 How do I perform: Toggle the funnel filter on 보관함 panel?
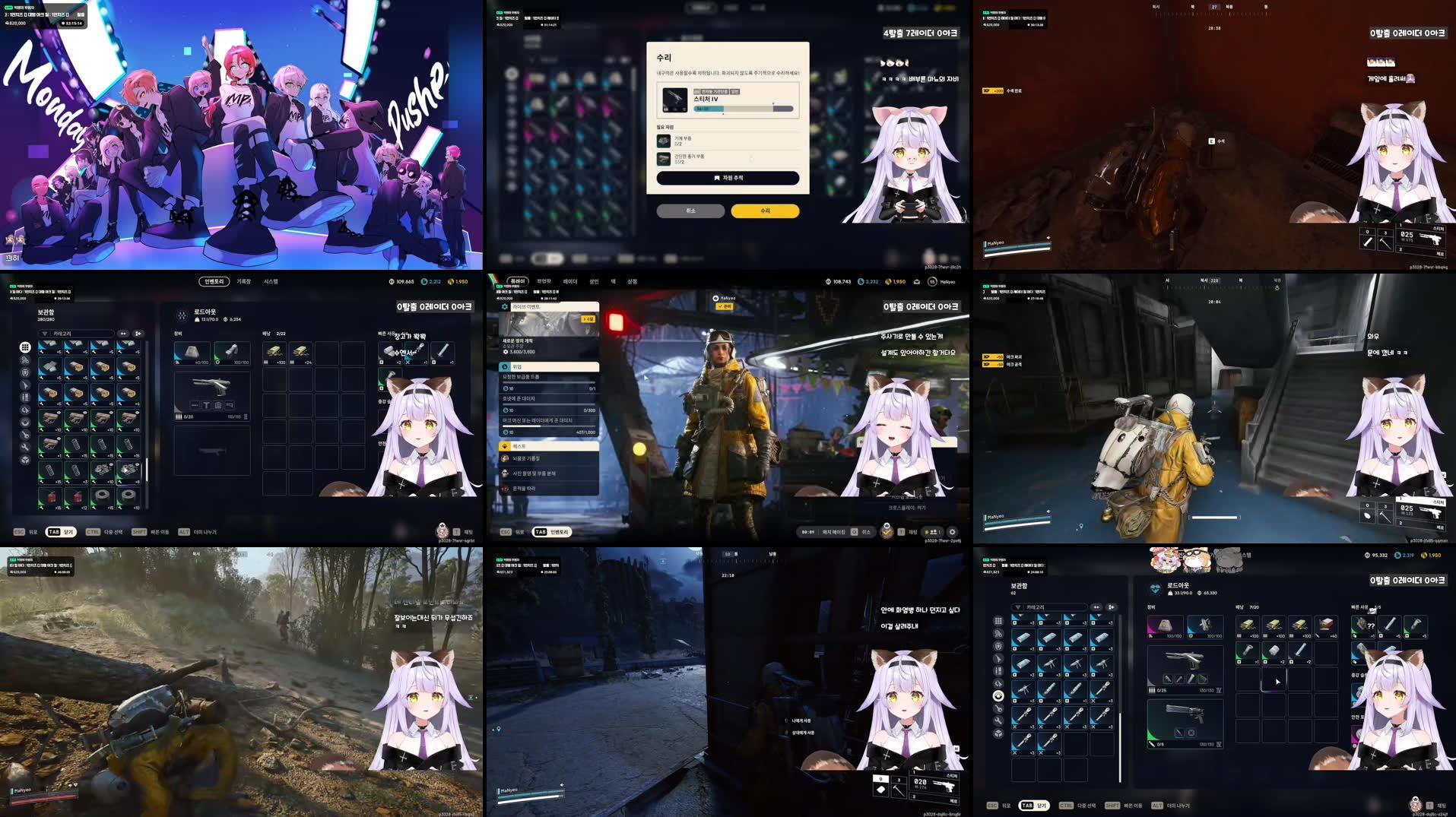[44, 334]
